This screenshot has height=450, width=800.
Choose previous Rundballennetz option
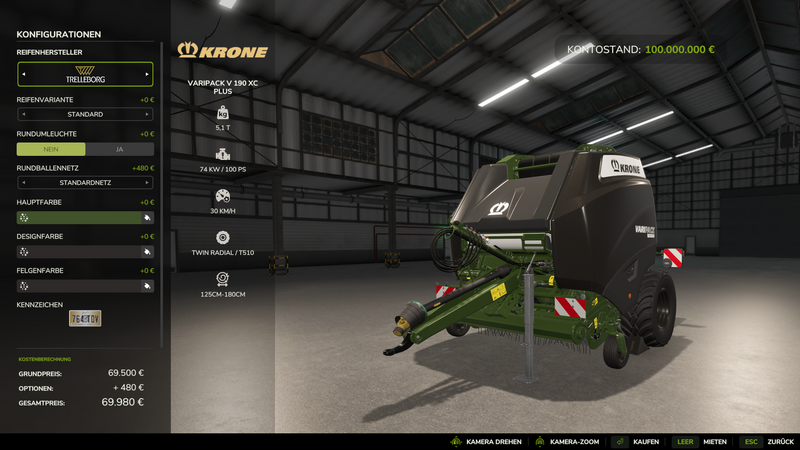(x=23, y=183)
